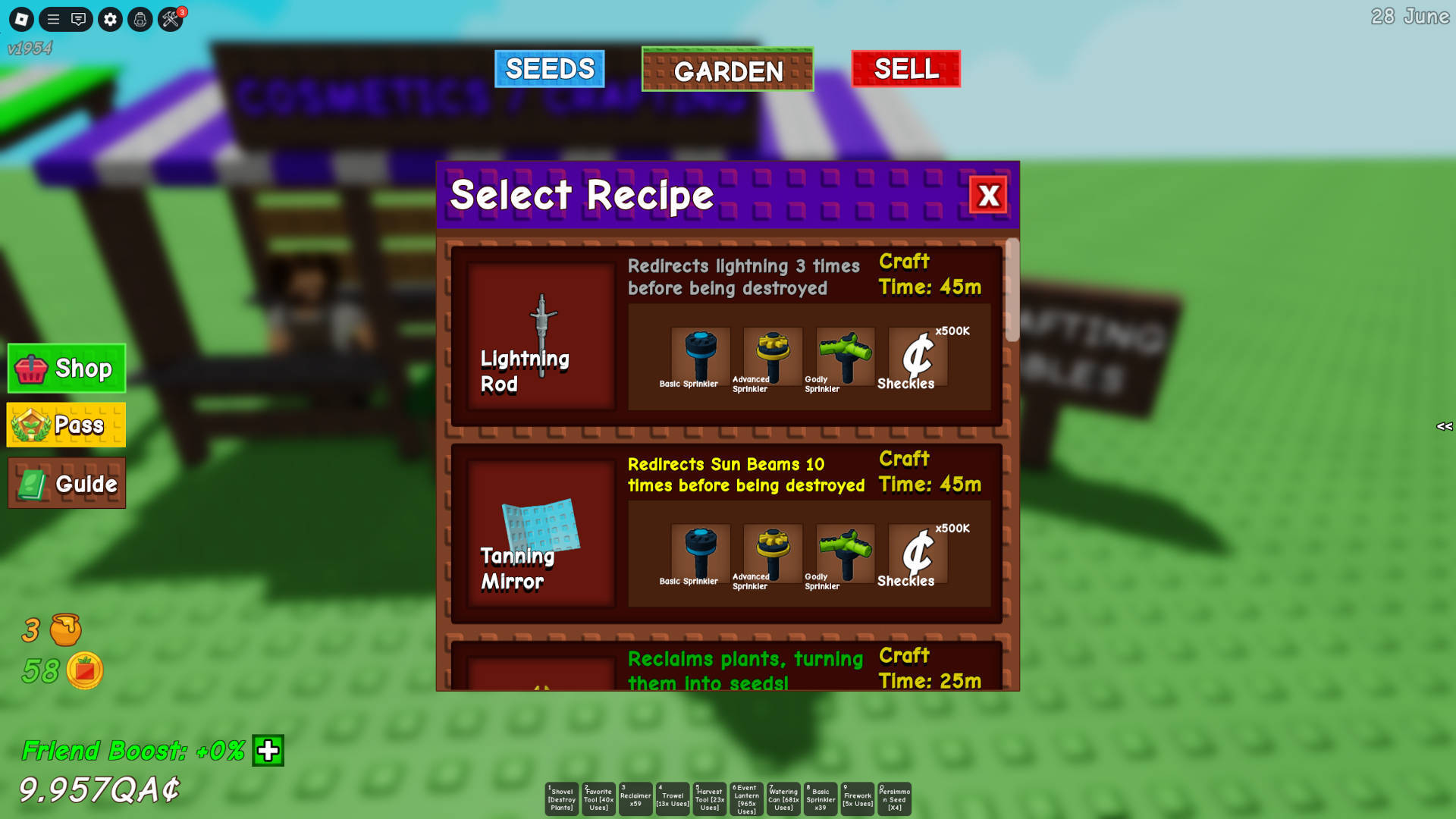Open the Shop
1456x819 pixels.
click(x=66, y=369)
